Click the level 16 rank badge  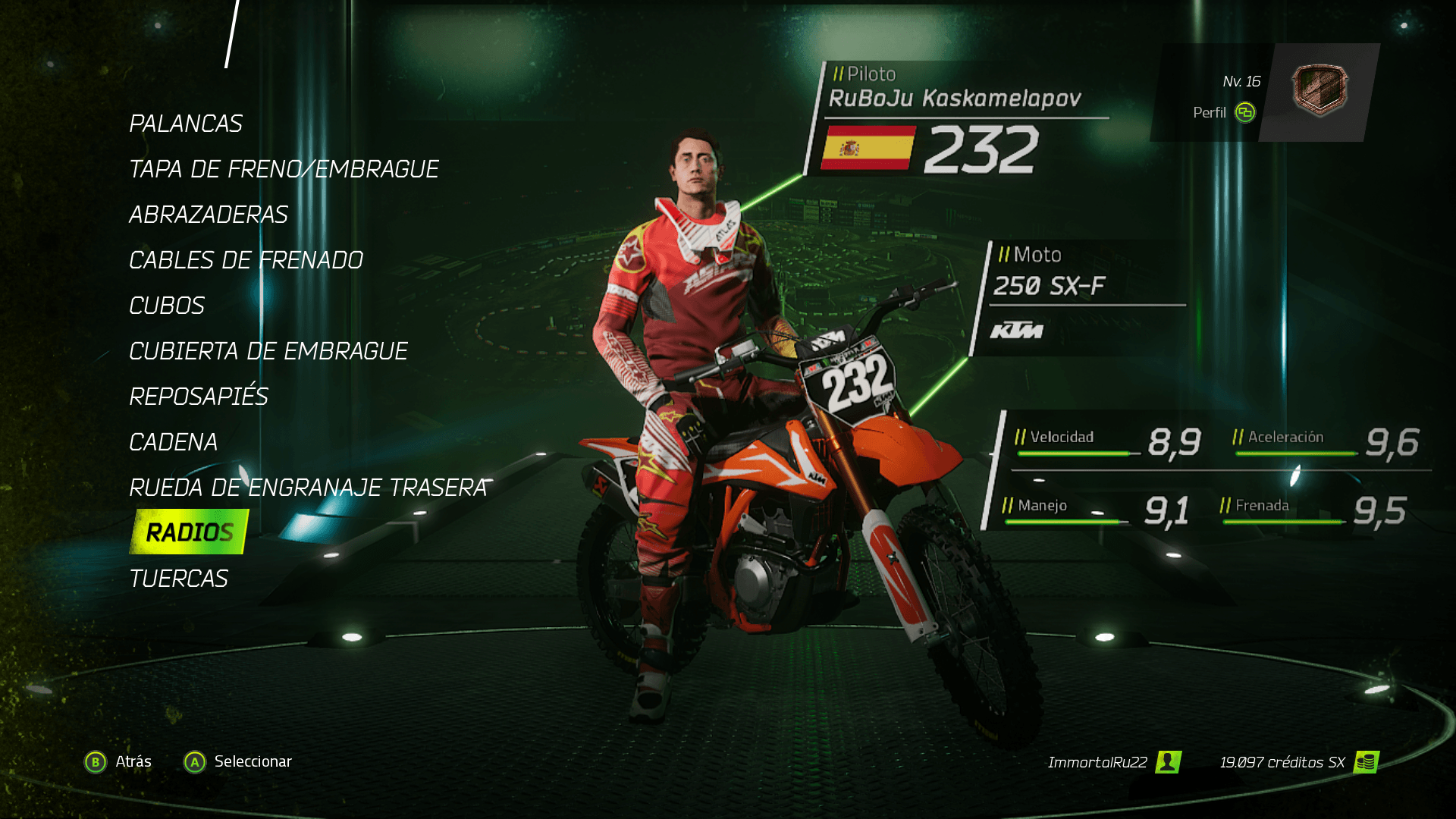click(x=1319, y=90)
